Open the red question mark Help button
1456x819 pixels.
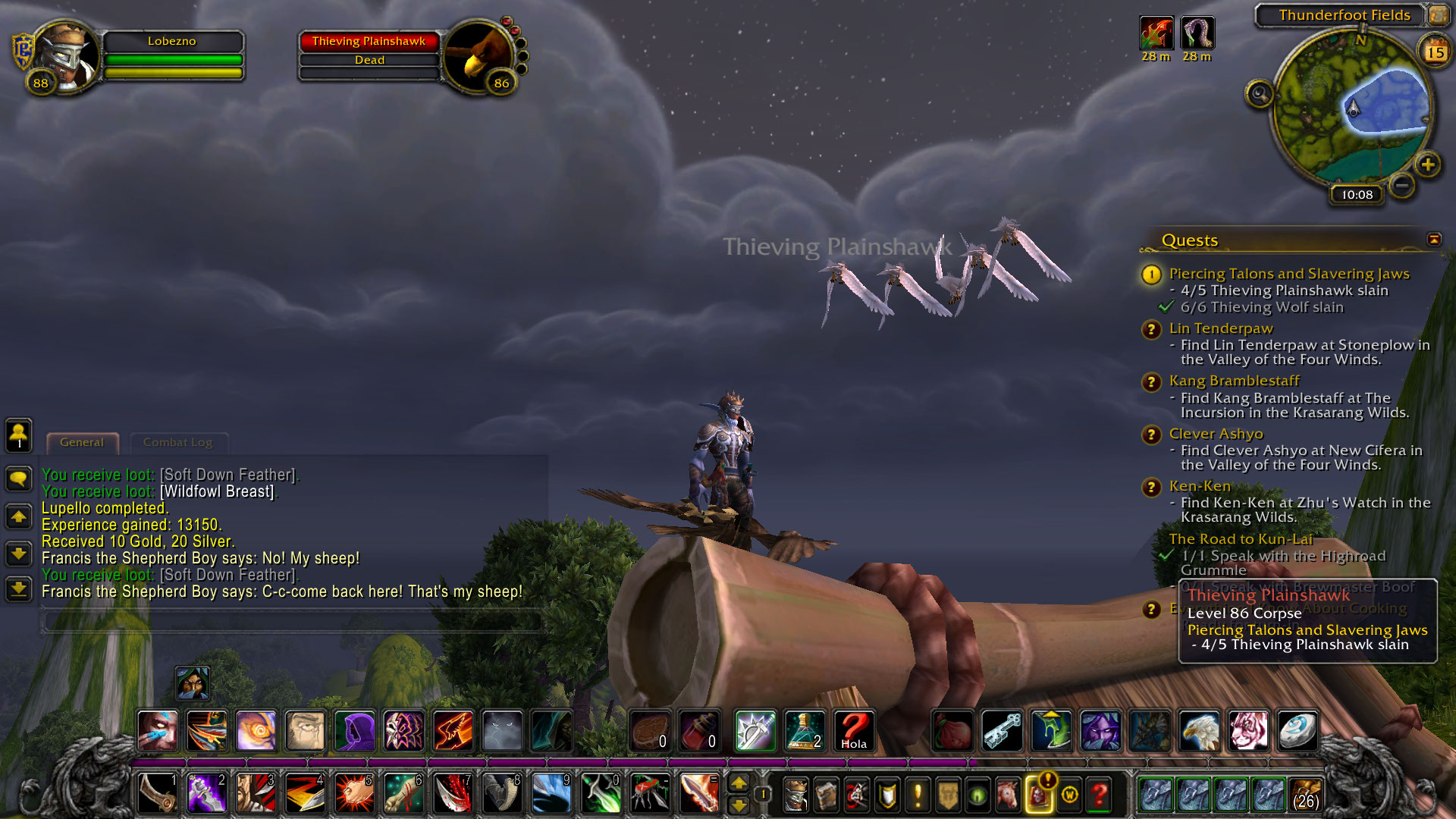tap(1099, 795)
